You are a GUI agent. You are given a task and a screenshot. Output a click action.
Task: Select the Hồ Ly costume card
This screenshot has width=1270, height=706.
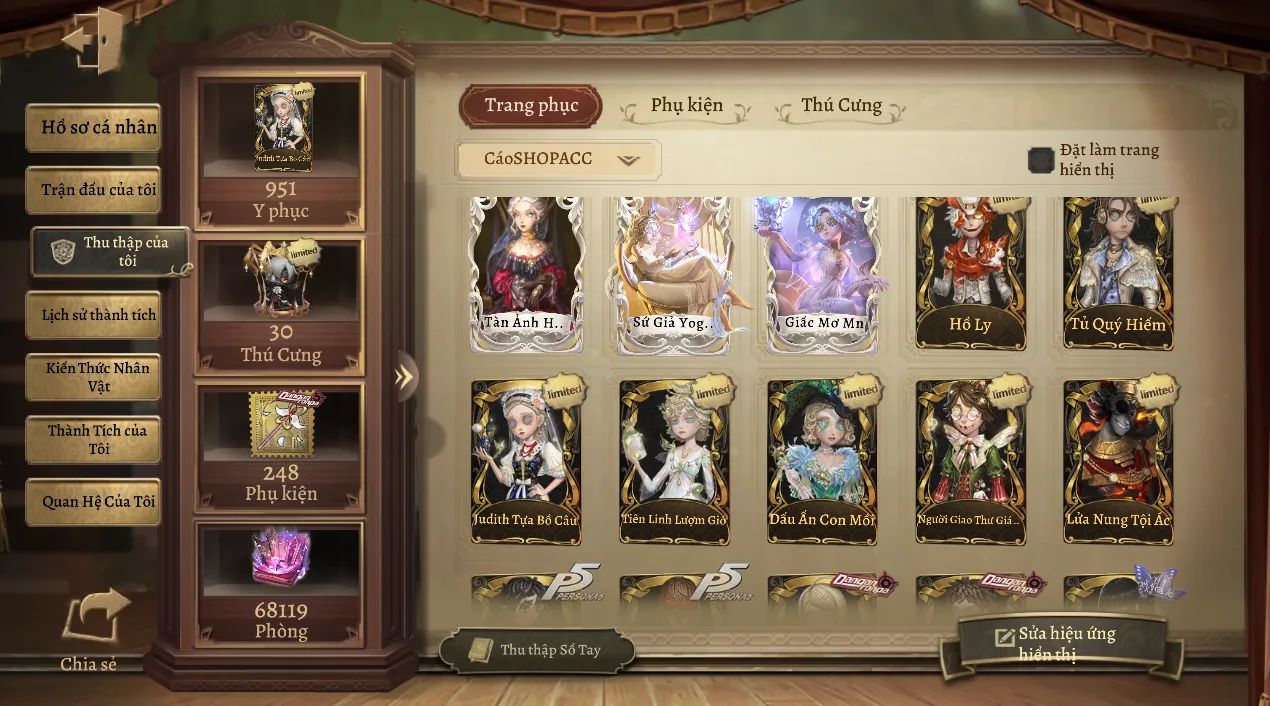coord(970,272)
